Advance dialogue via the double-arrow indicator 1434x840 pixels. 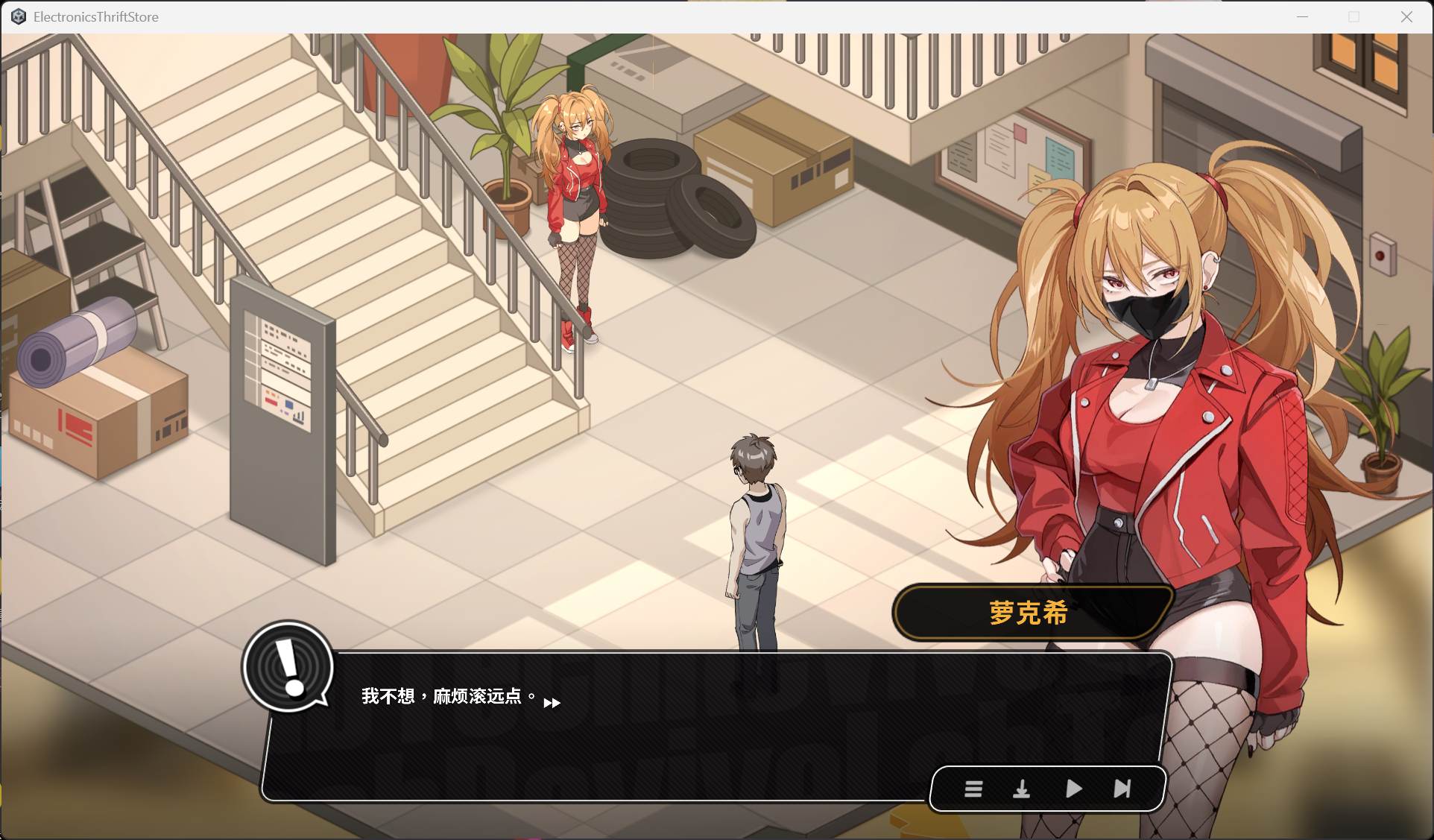pyautogui.click(x=552, y=703)
